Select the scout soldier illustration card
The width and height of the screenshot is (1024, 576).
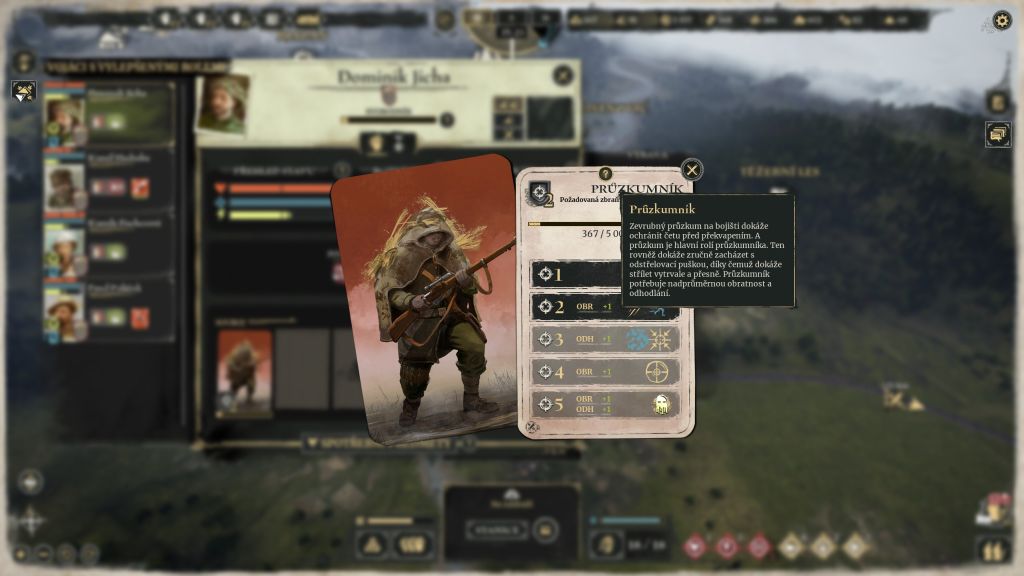425,300
